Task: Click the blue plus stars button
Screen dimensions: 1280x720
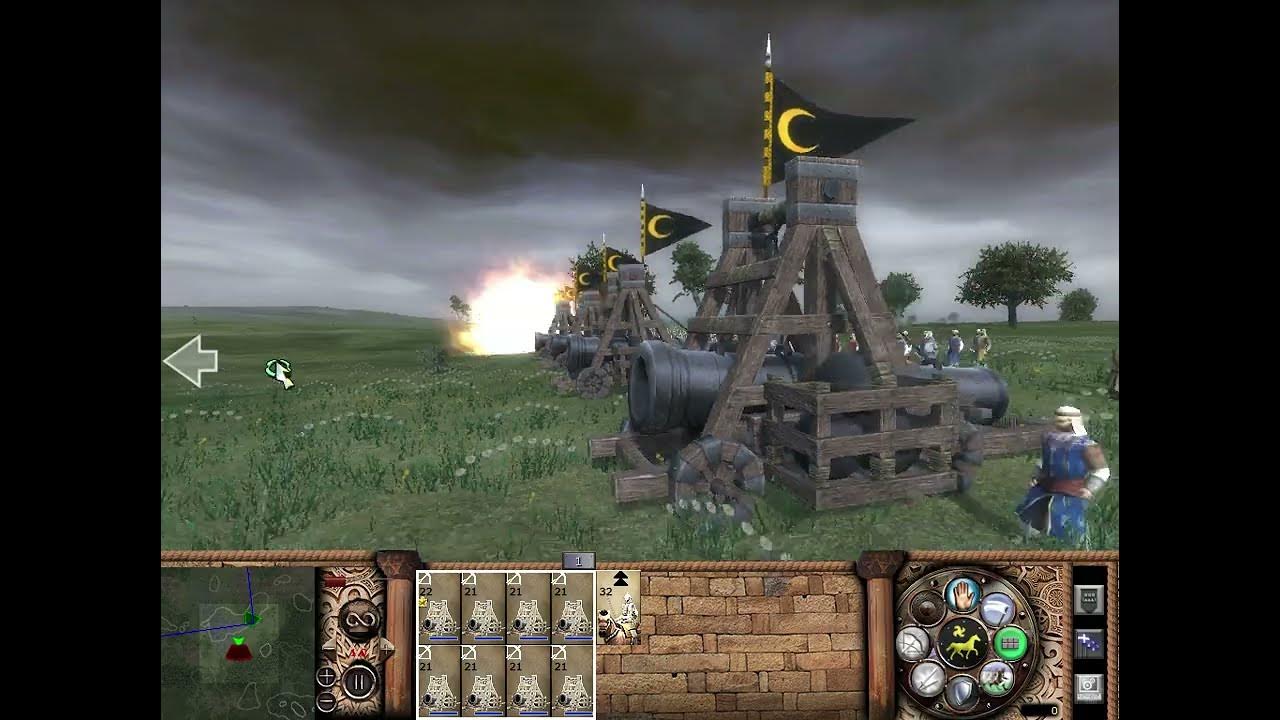Action: [1088, 643]
